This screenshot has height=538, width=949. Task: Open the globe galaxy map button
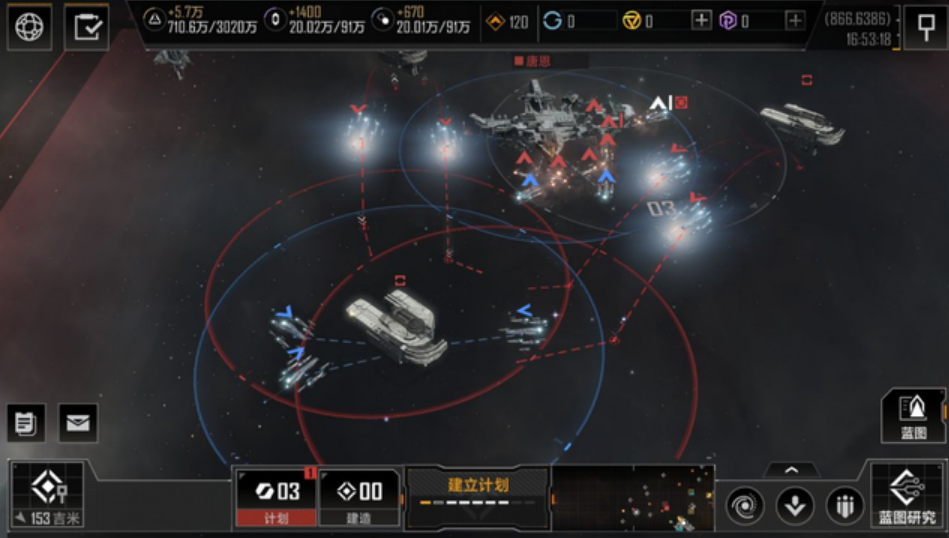(x=29, y=27)
